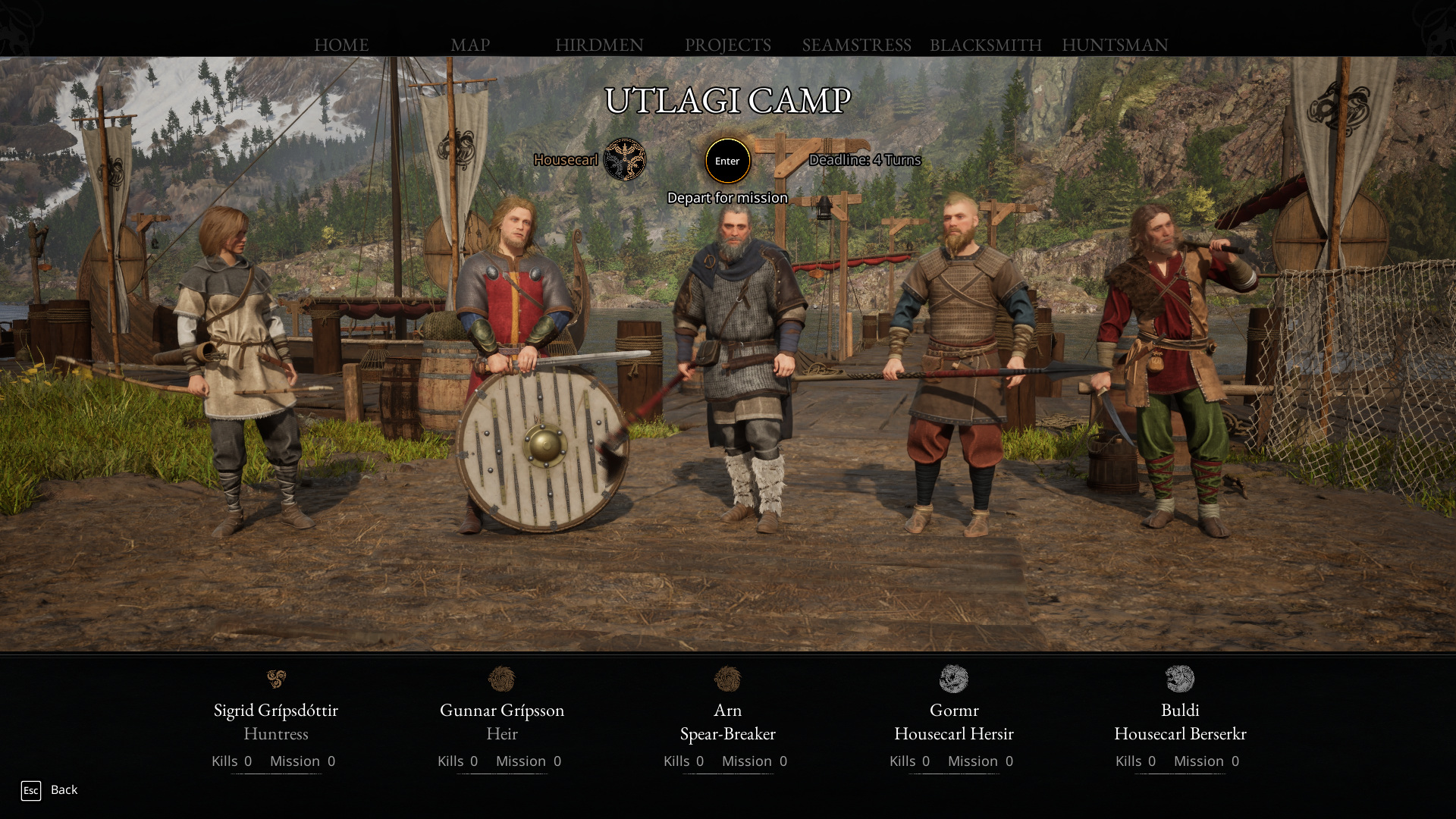Open the Seamstress tab

[856, 45]
